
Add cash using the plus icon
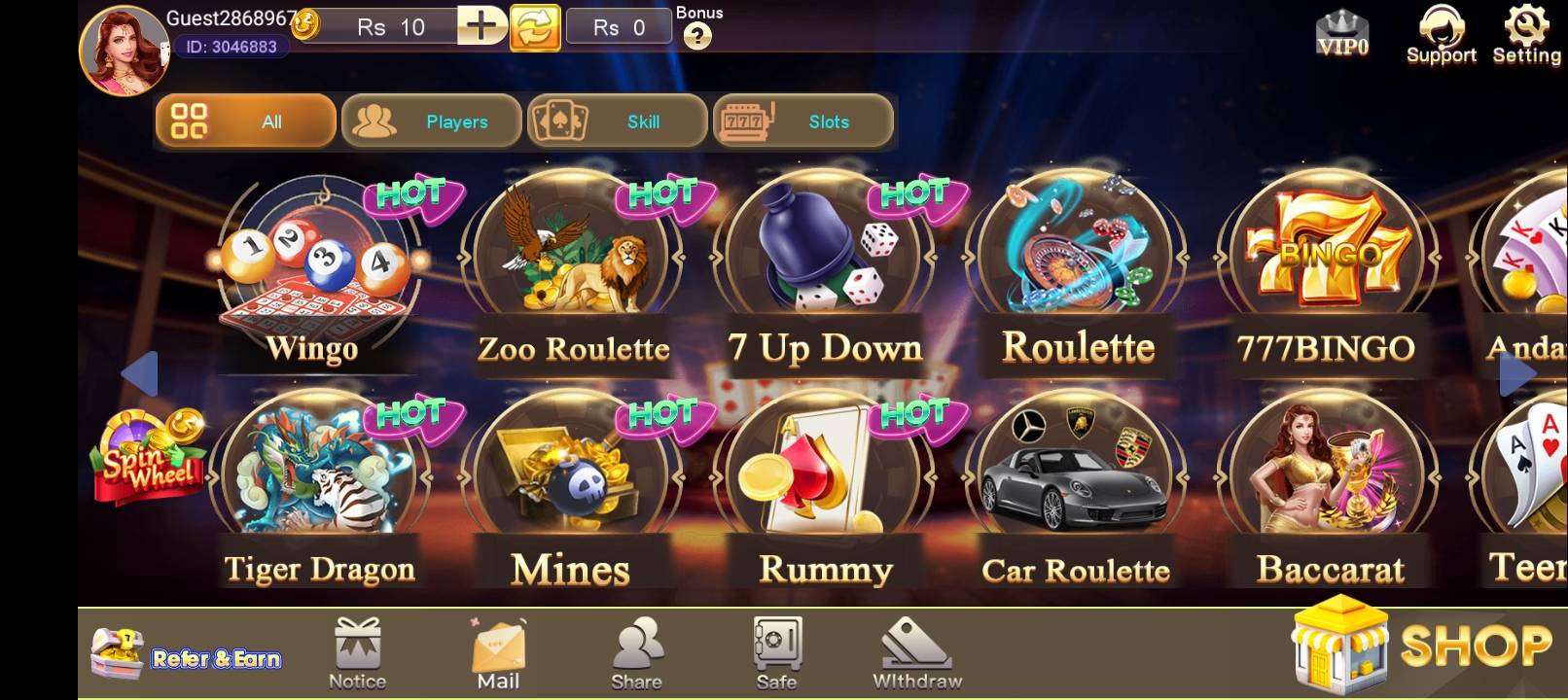479,26
